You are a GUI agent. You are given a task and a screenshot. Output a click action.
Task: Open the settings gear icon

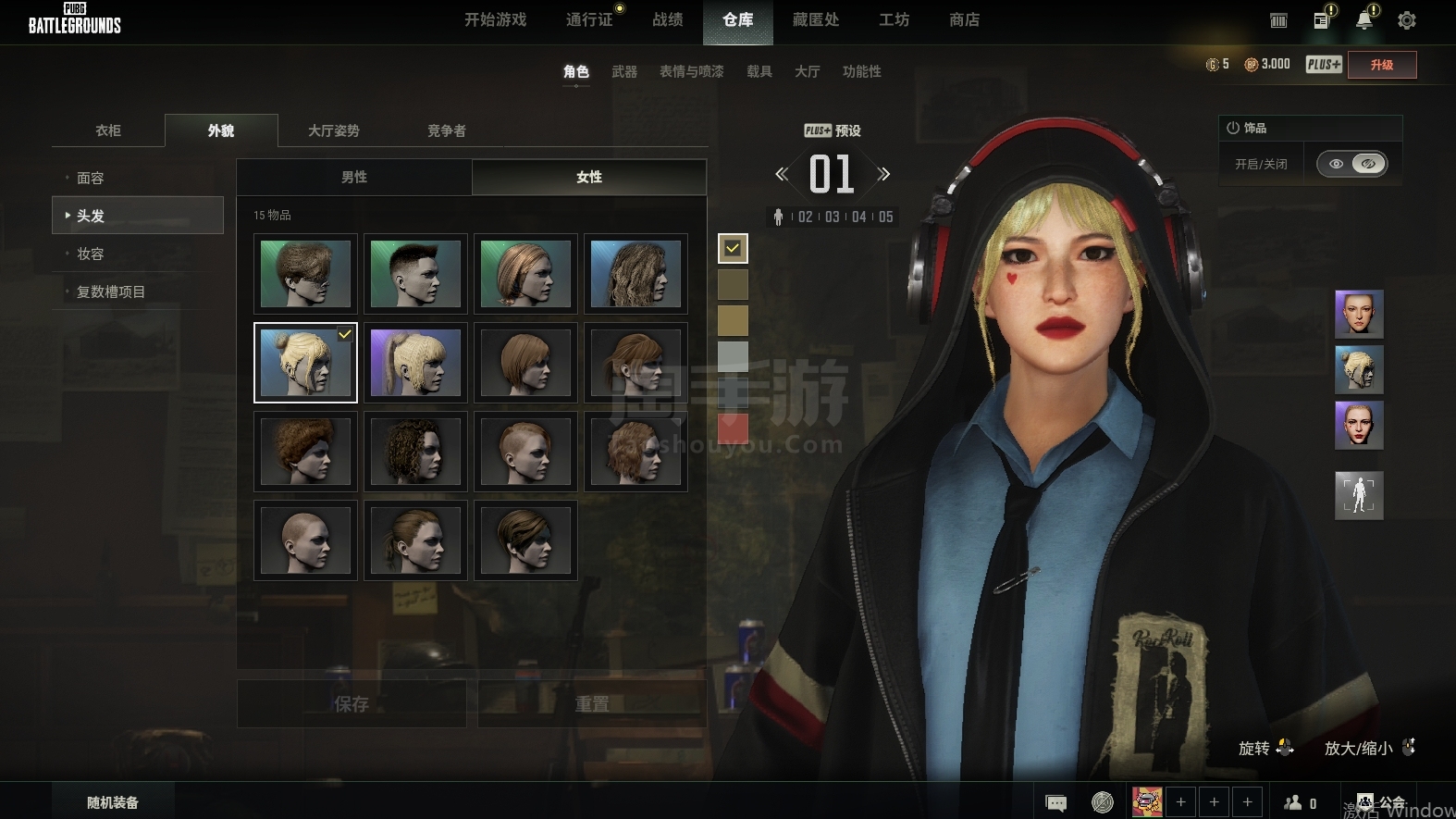(x=1406, y=20)
